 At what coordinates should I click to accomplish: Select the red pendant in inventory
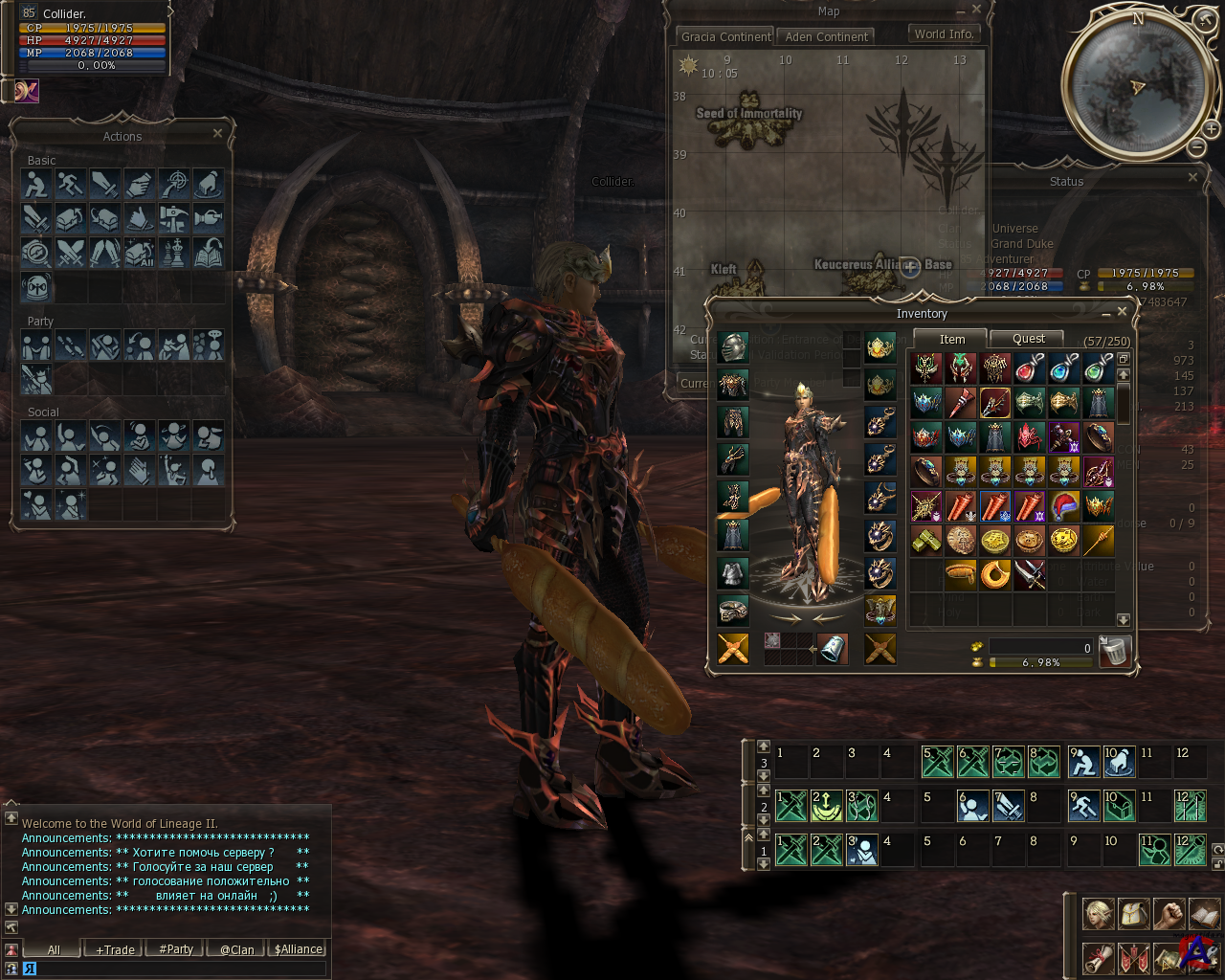coord(1029,367)
